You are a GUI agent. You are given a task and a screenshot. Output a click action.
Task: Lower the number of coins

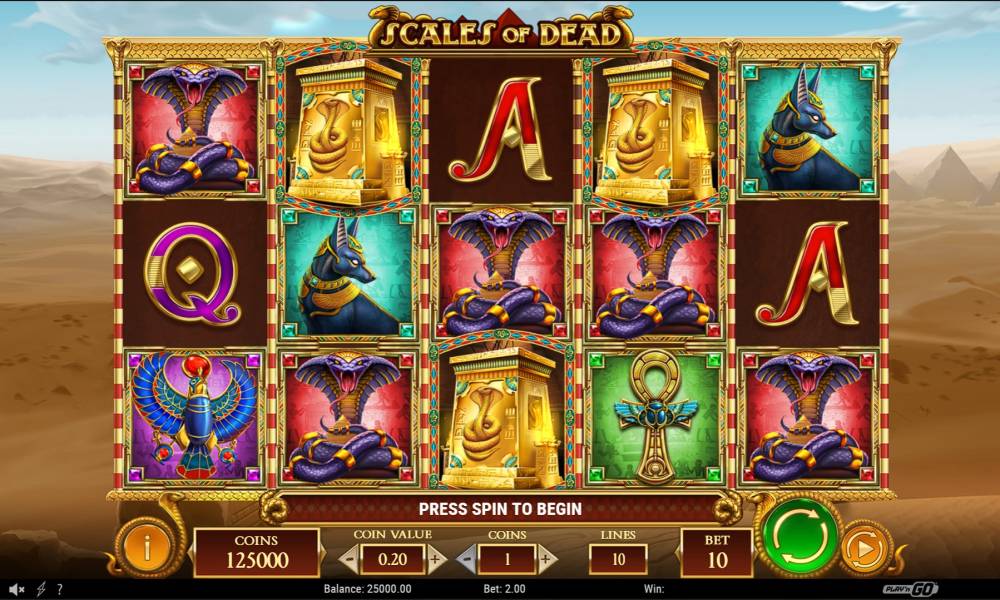click(x=465, y=559)
